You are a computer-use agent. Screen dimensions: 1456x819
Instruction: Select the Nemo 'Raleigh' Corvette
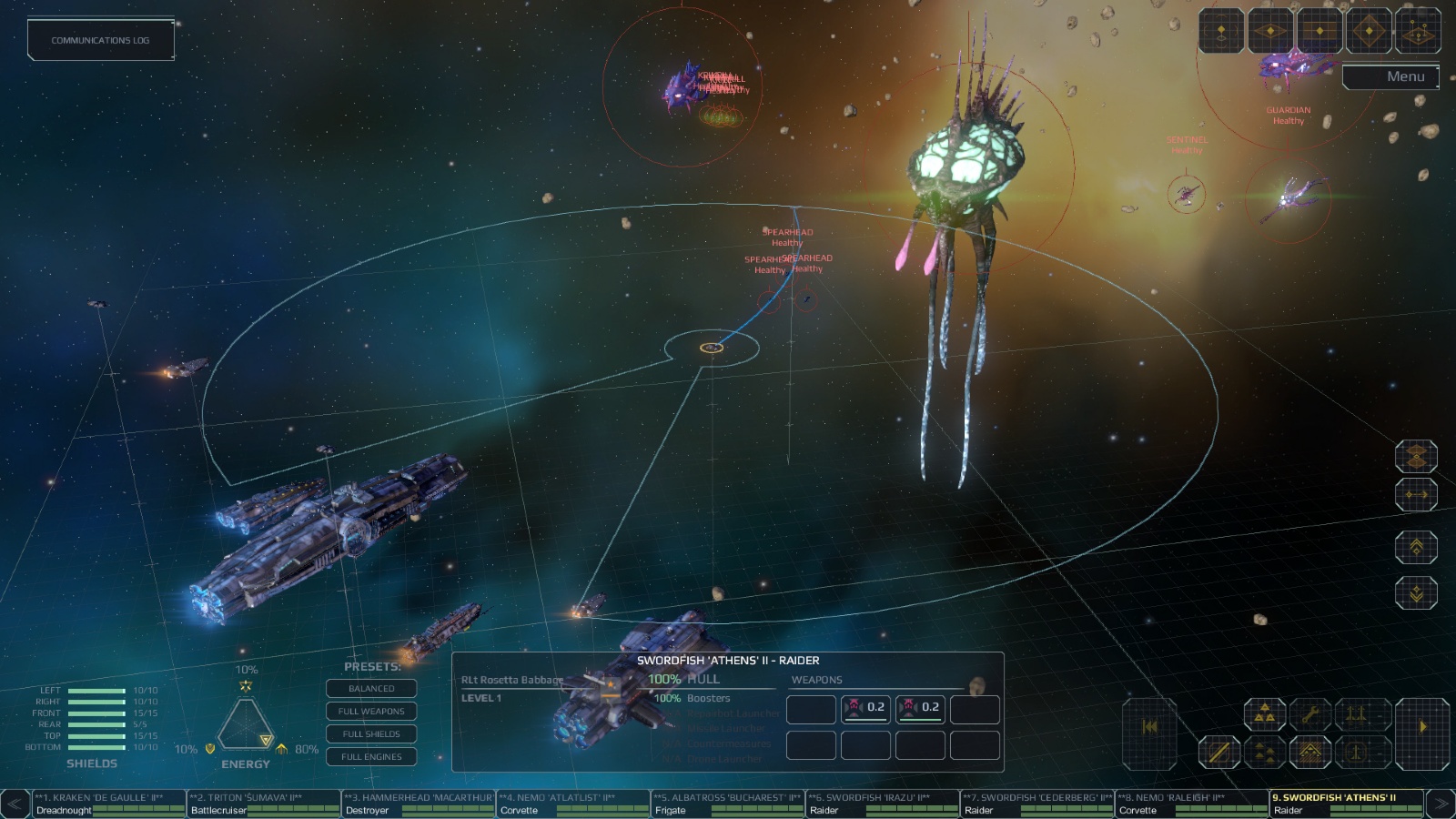[x=1192, y=804]
